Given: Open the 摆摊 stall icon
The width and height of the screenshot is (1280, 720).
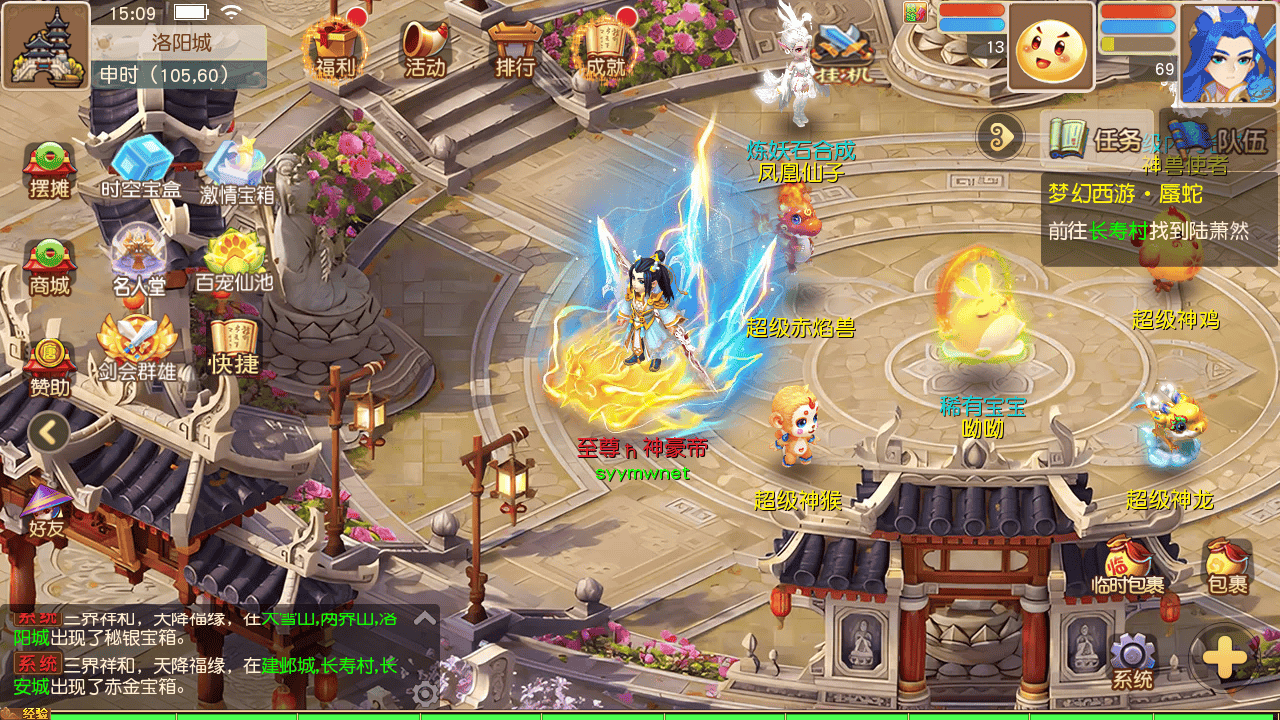Looking at the screenshot, I should click(49, 170).
